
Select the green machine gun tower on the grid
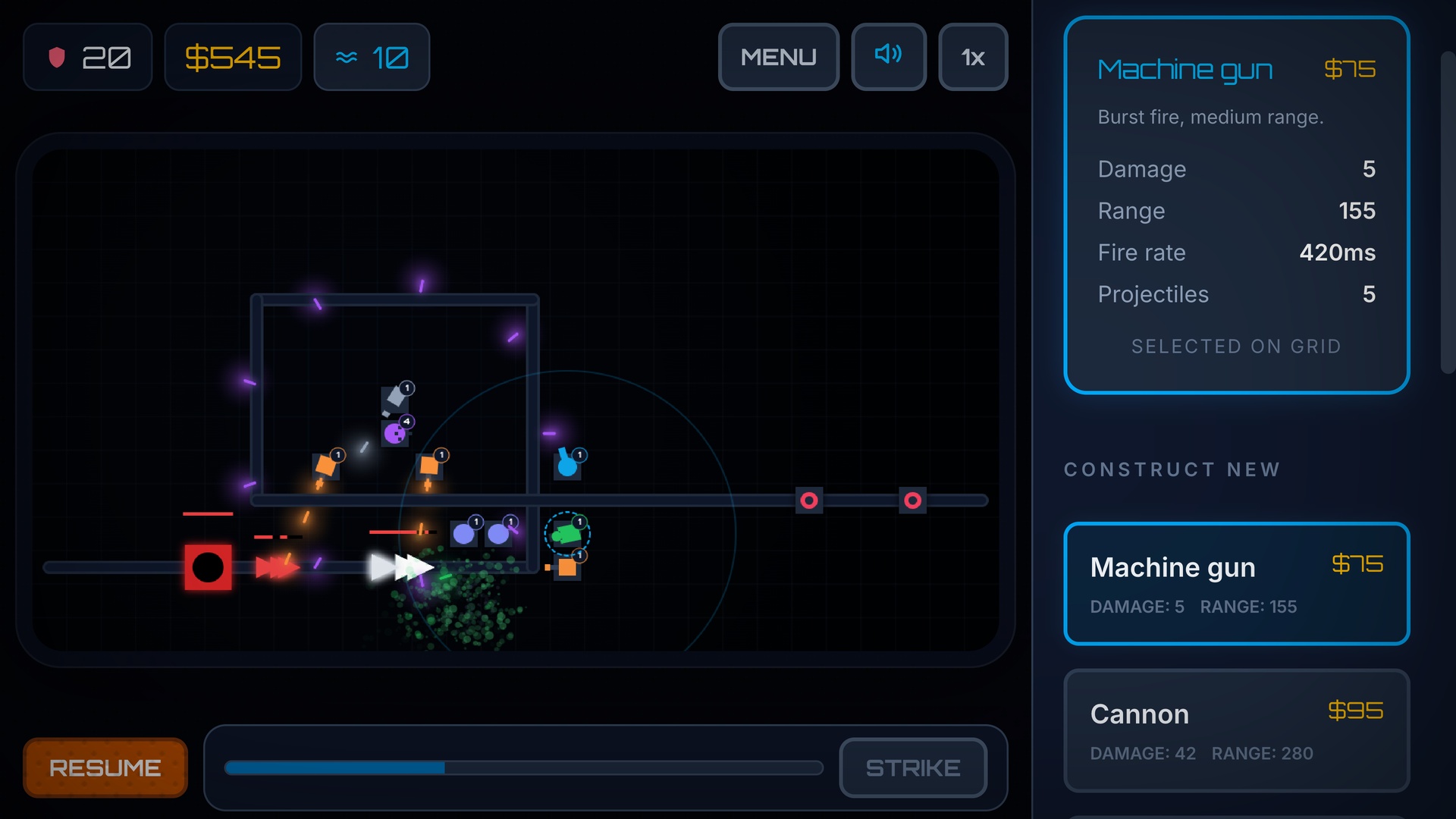[x=567, y=532]
